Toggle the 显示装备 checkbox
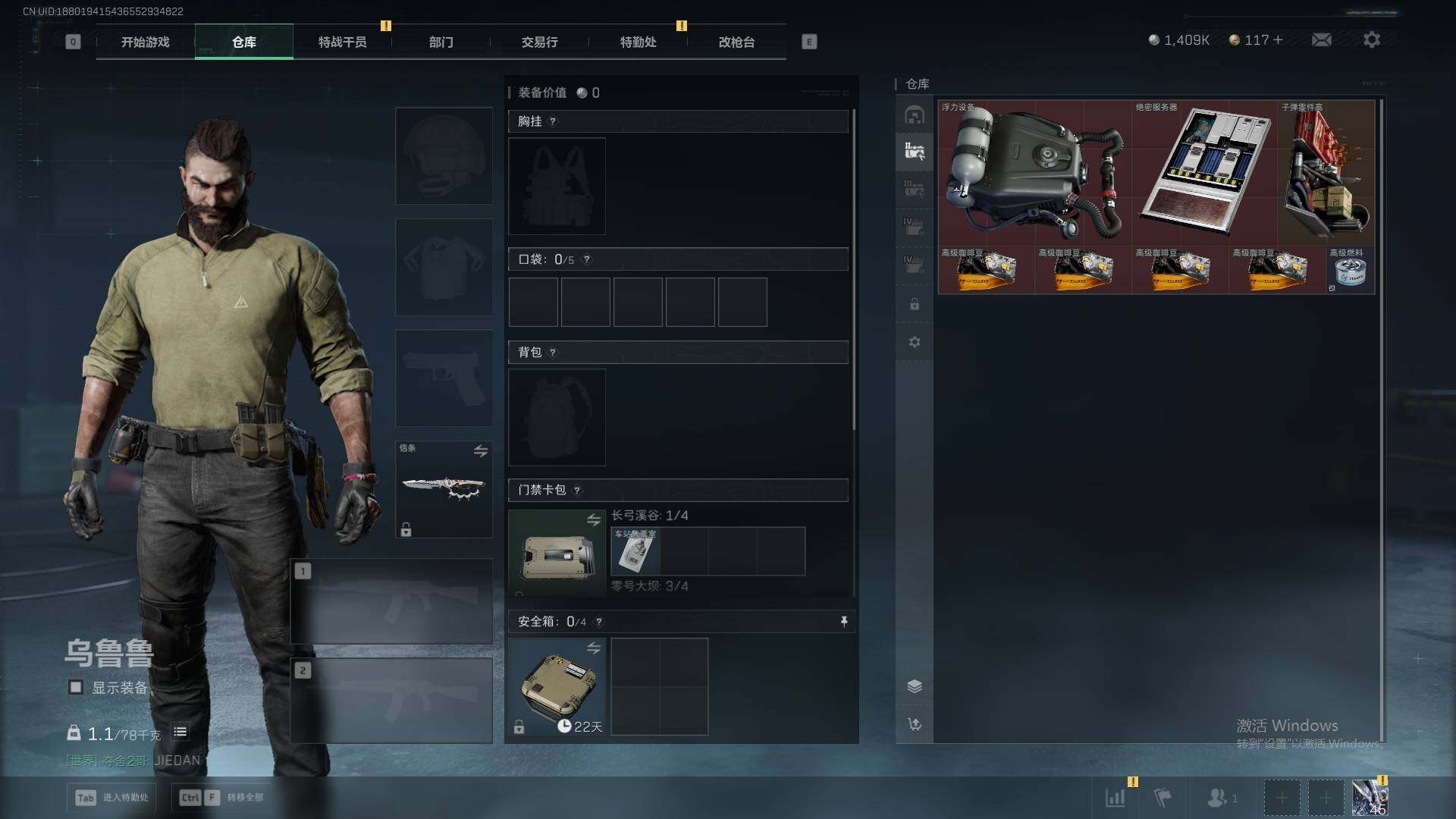The image size is (1456, 819). tap(76, 688)
